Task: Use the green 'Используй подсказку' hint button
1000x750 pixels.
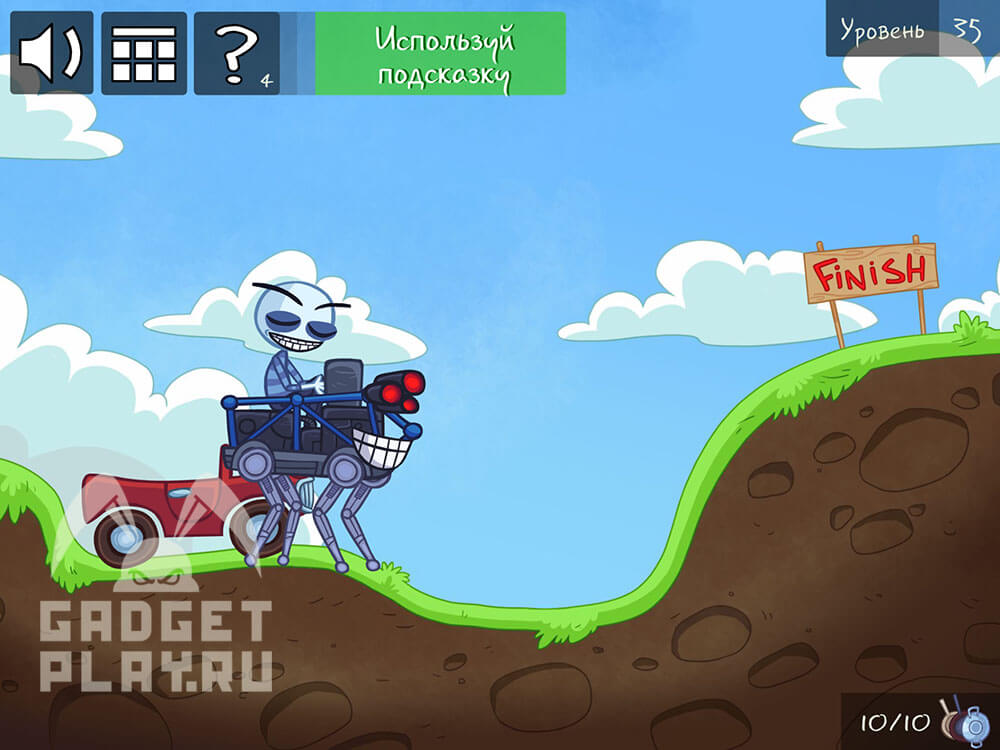Action: pyautogui.click(x=440, y=54)
